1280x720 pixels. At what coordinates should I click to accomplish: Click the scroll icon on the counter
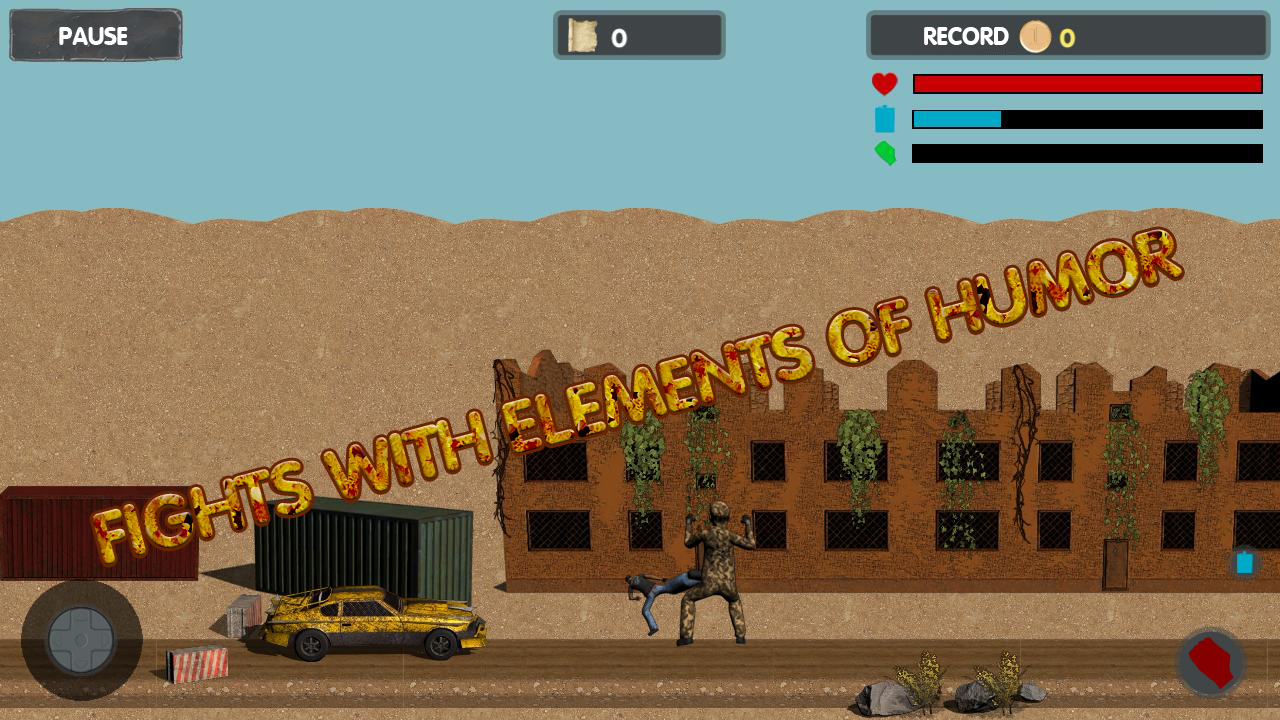tap(581, 36)
